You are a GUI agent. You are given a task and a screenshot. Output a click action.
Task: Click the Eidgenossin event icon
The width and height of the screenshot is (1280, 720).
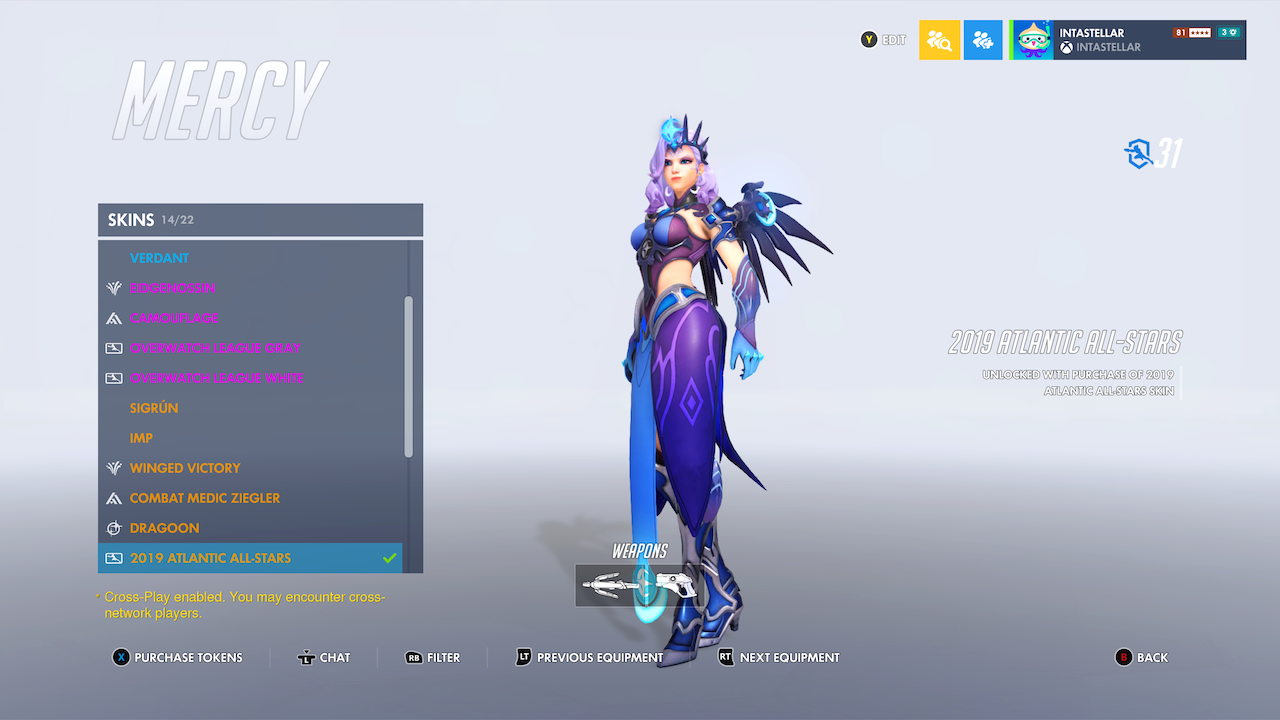(x=114, y=288)
